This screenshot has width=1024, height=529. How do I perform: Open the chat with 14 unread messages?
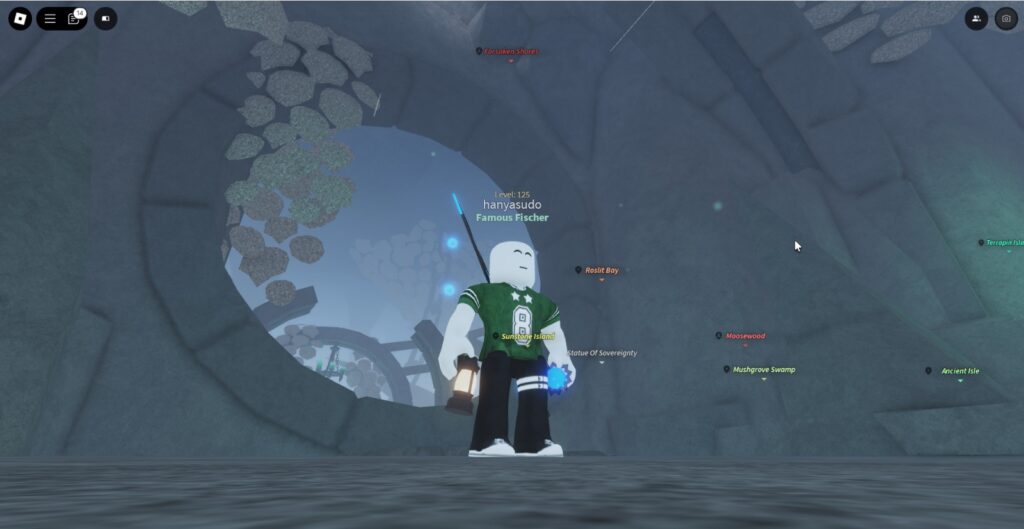(74, 19)
